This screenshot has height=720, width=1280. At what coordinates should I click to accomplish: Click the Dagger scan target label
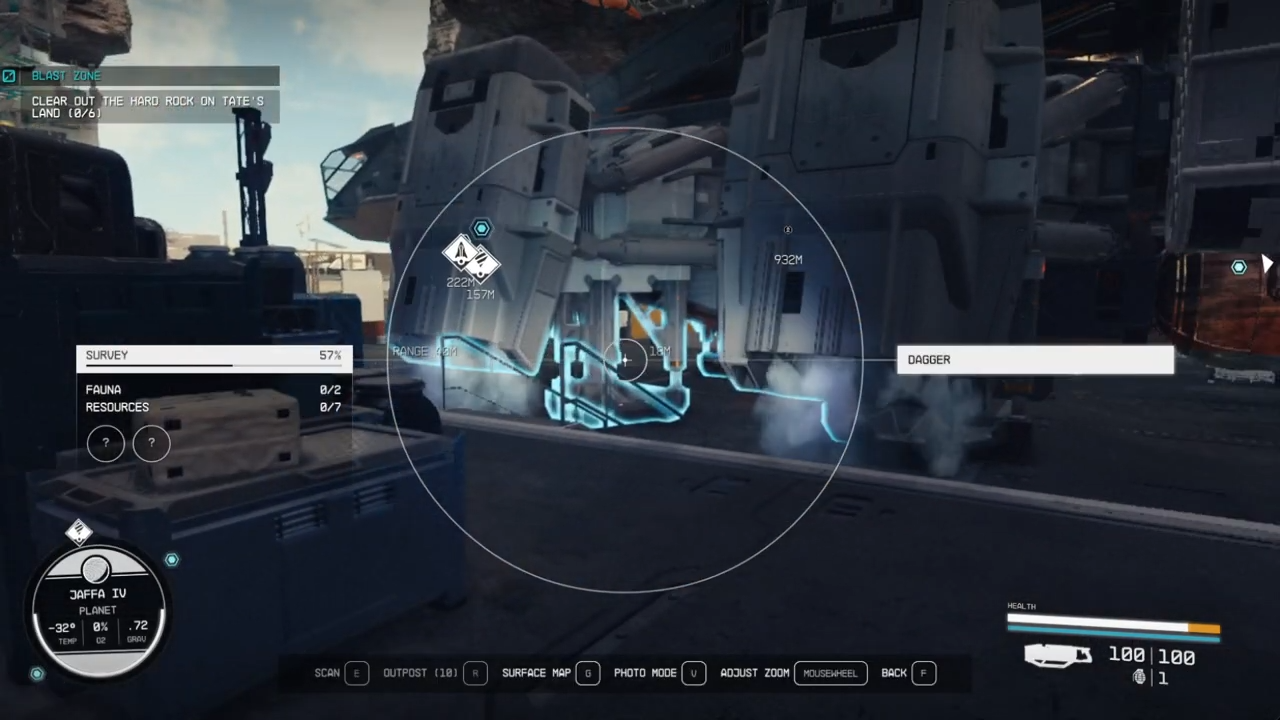tap(1034, 360)
